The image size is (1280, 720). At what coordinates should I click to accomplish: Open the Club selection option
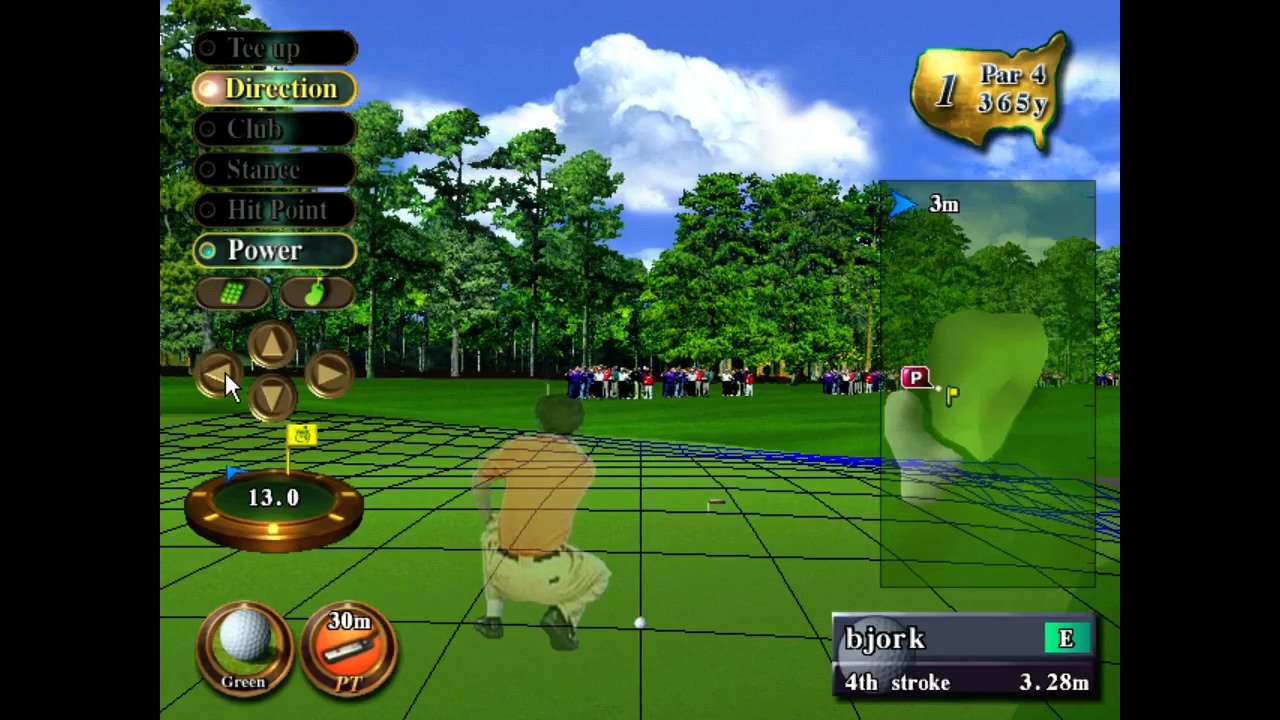point(274,129)
